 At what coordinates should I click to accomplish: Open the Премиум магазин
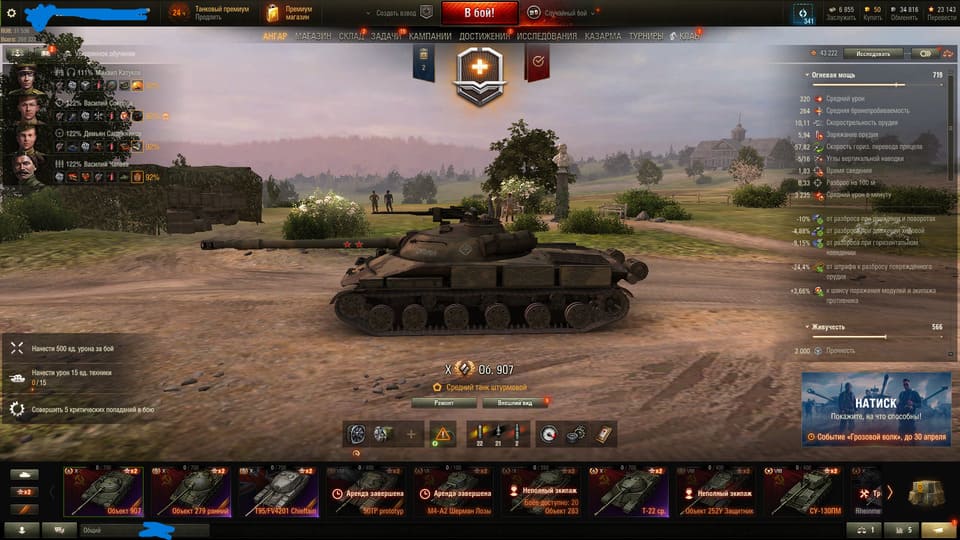coord(291,13)
